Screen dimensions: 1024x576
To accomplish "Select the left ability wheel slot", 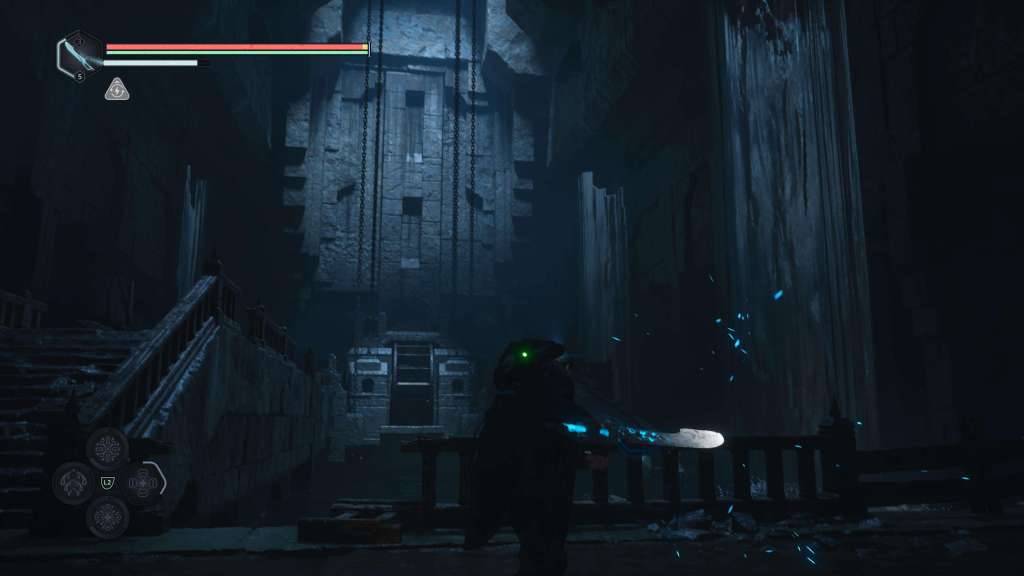I will (73, 484).
